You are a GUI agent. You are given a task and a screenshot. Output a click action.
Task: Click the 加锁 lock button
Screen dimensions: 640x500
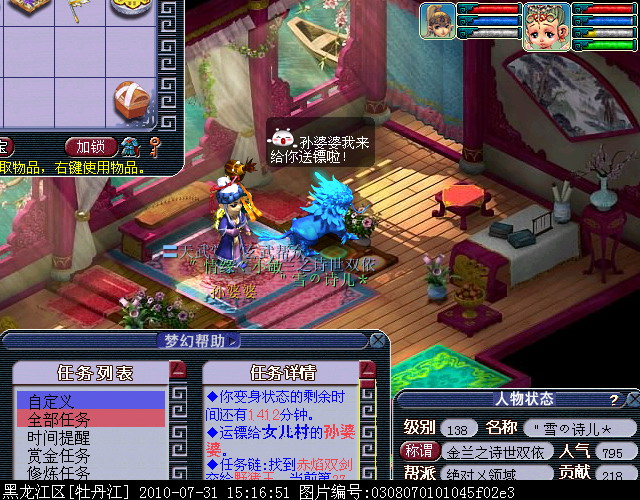92,147
